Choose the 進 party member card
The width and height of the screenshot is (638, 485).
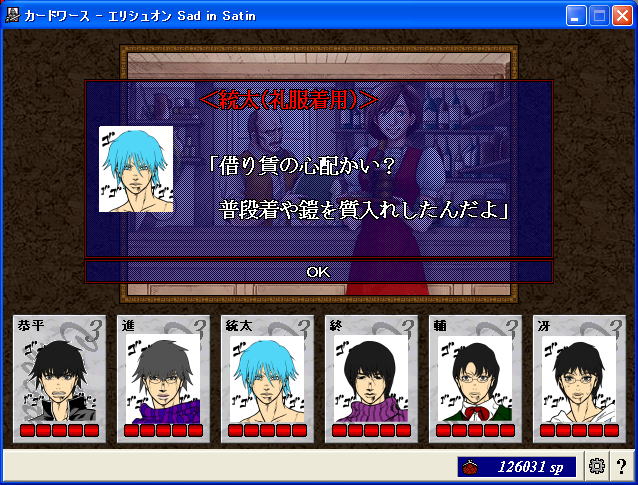(163, 379)
